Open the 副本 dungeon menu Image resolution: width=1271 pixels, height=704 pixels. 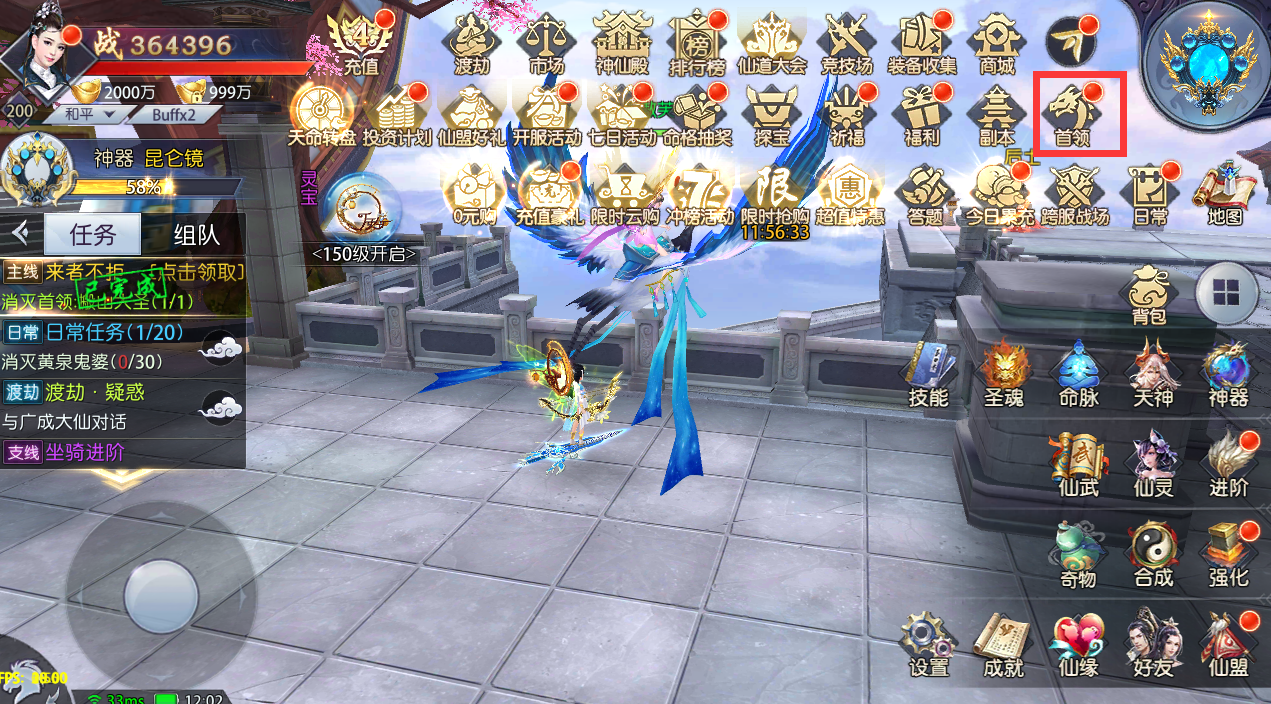996,112
